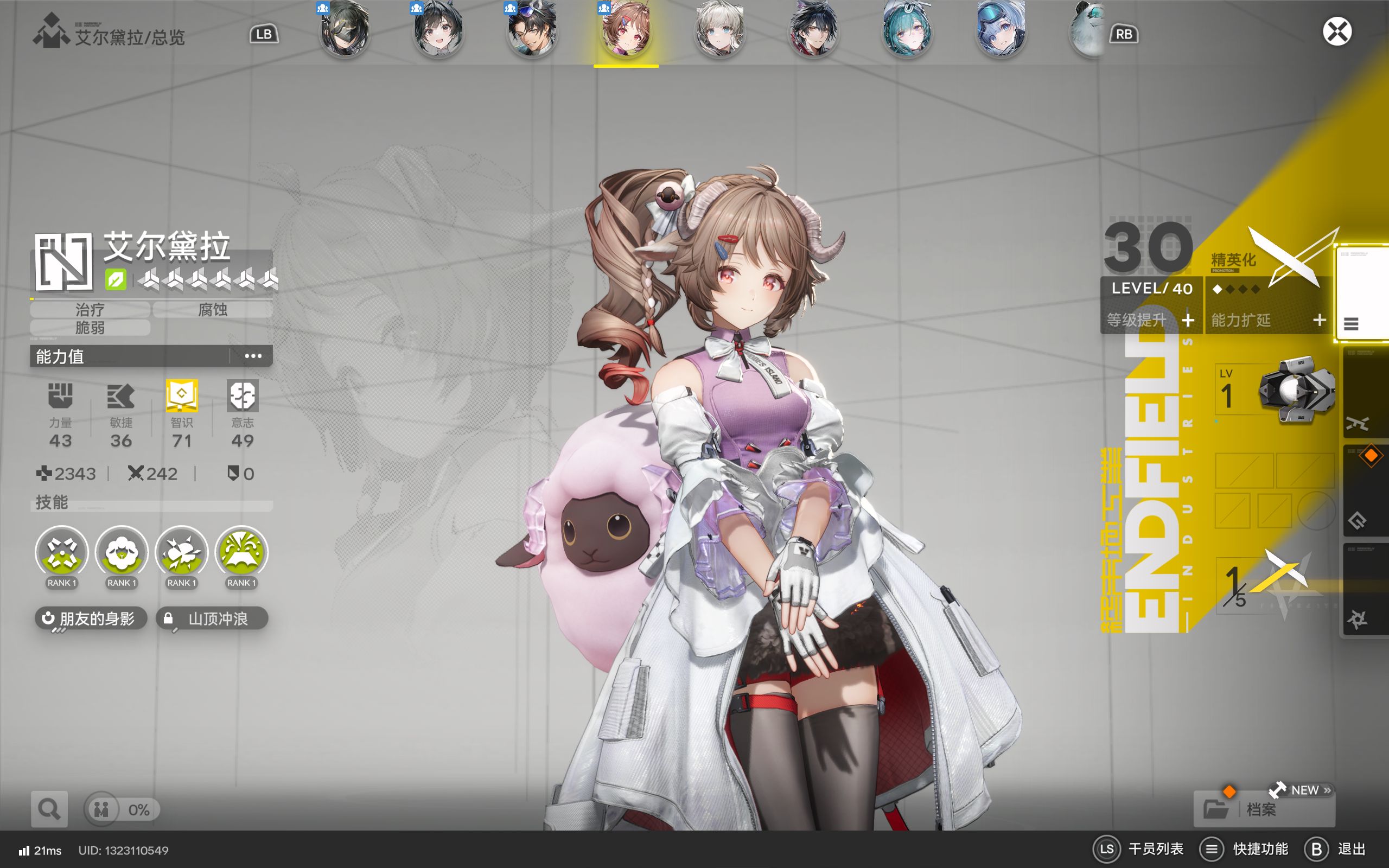View the locked 山顶冲浪 talent

tap(212, 618)
